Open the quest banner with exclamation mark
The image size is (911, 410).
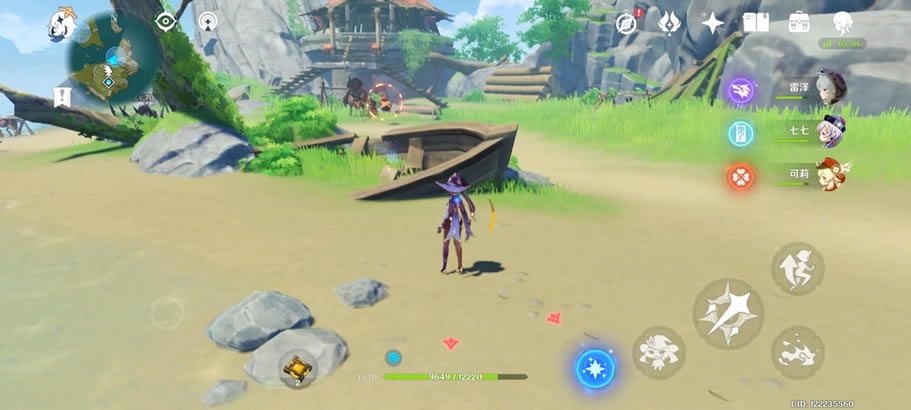pos(62,96)
